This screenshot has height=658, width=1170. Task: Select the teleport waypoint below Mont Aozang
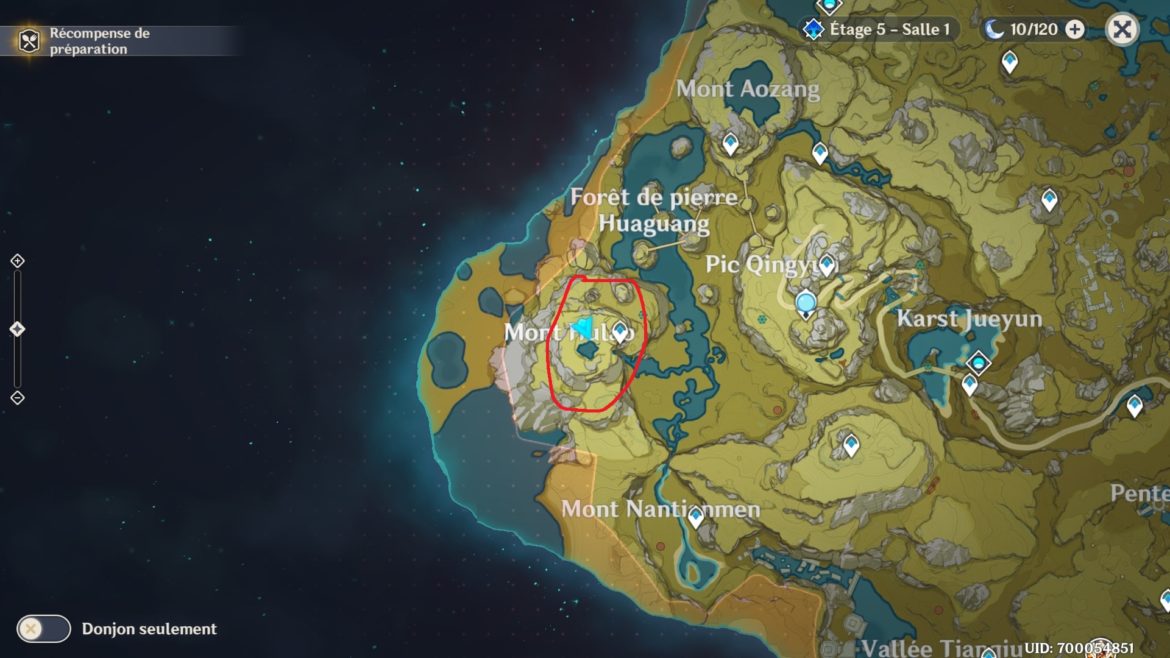point(731,144)
